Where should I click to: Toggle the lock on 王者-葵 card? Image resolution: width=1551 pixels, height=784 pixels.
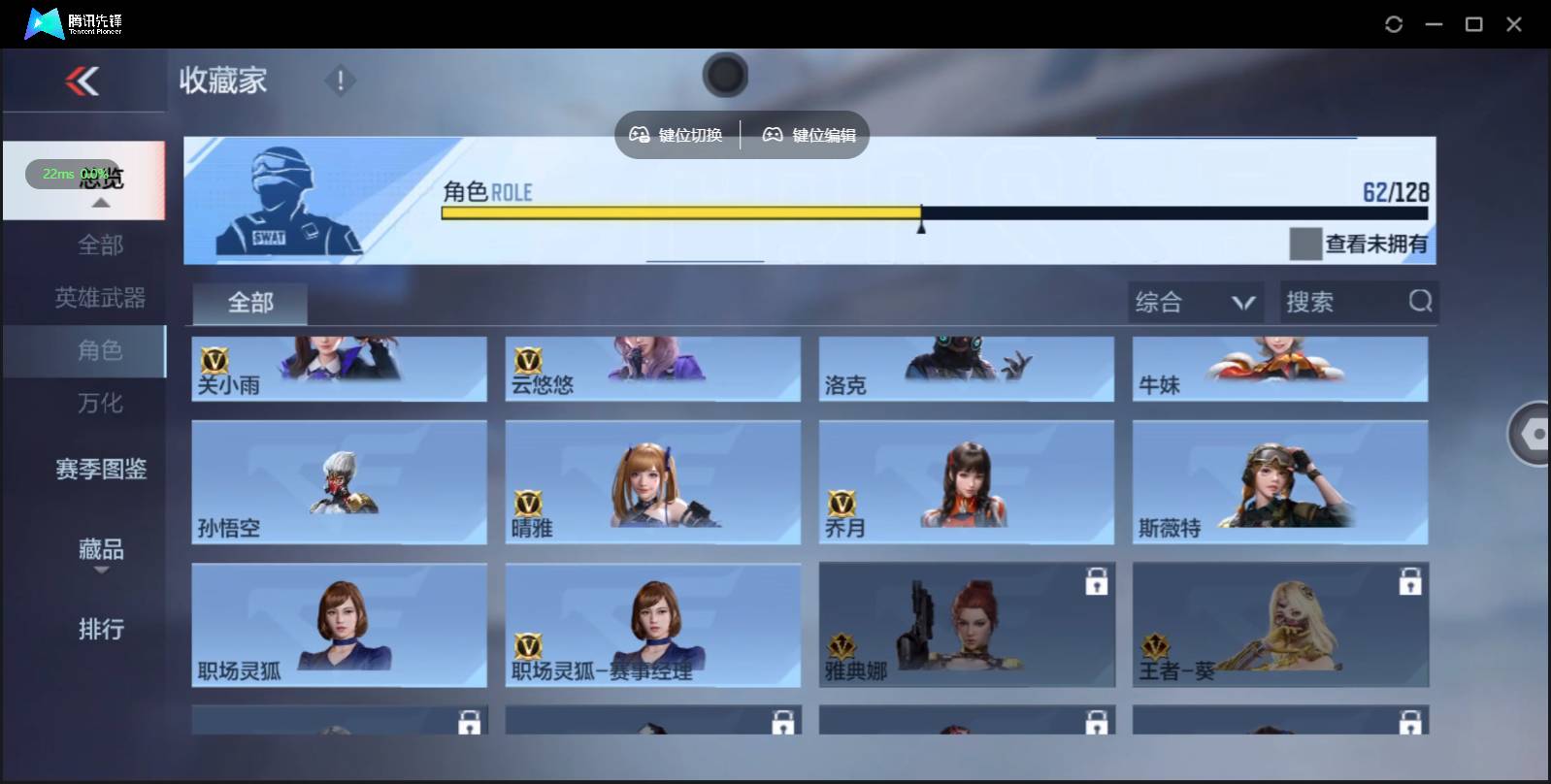click(x=1412, y=581)
